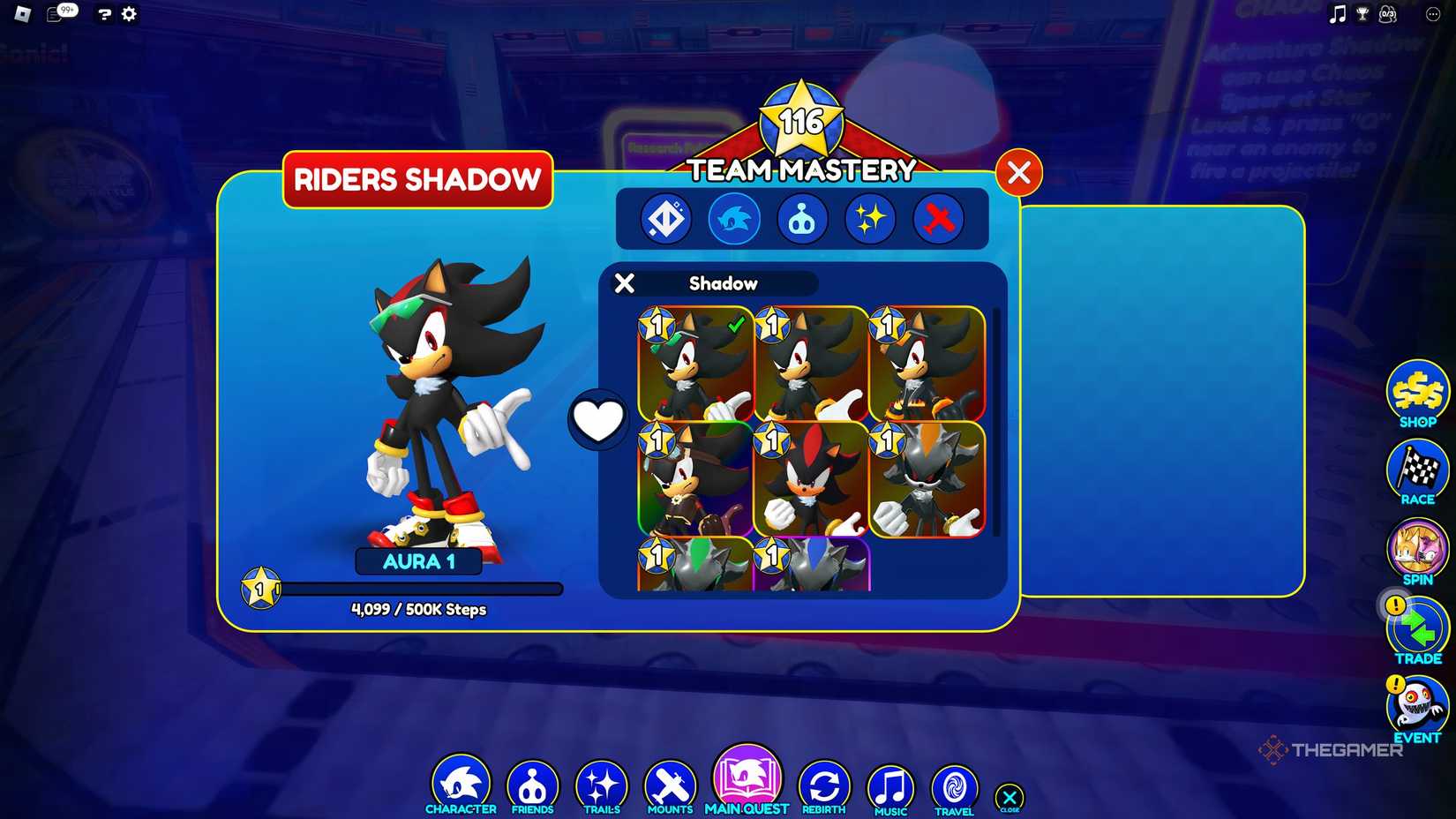The width and height of the screenshot is (1456, 819).
Task: Open the Mounts menu
Action: (x=669, y=780)
